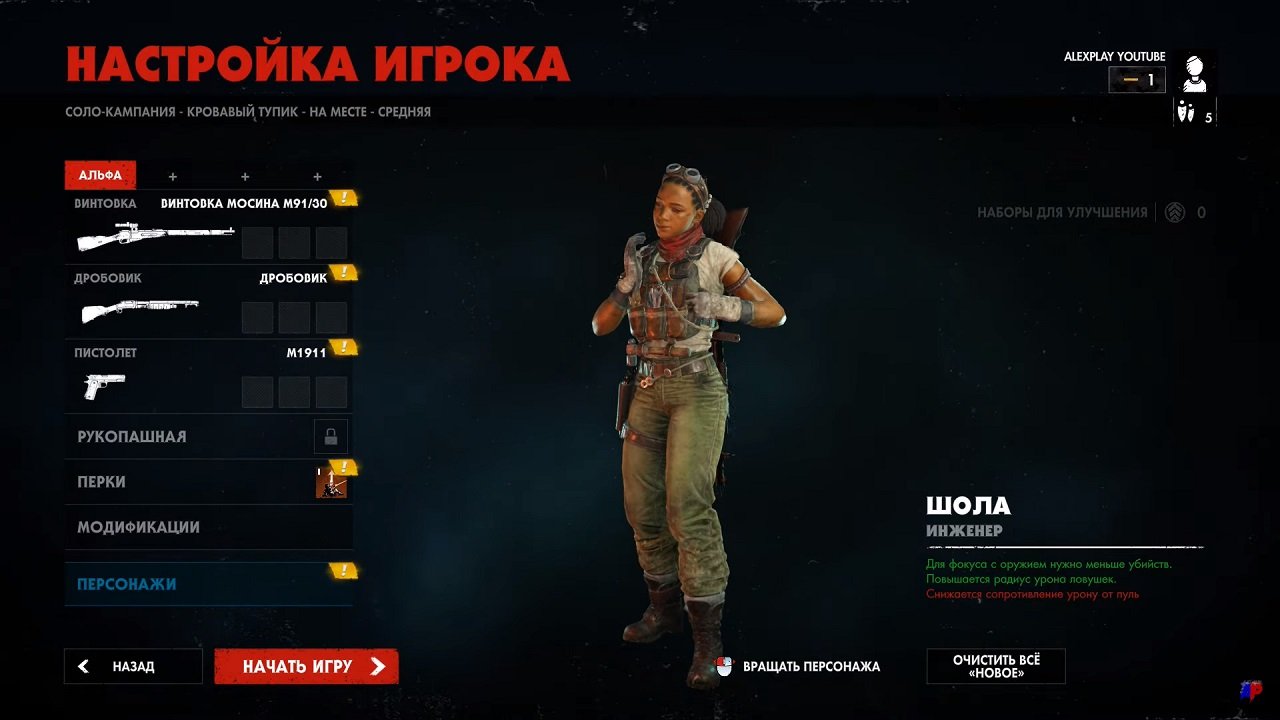
Task: Open the perk icon in ПЕРКИ row
Action: click(330, 483)
